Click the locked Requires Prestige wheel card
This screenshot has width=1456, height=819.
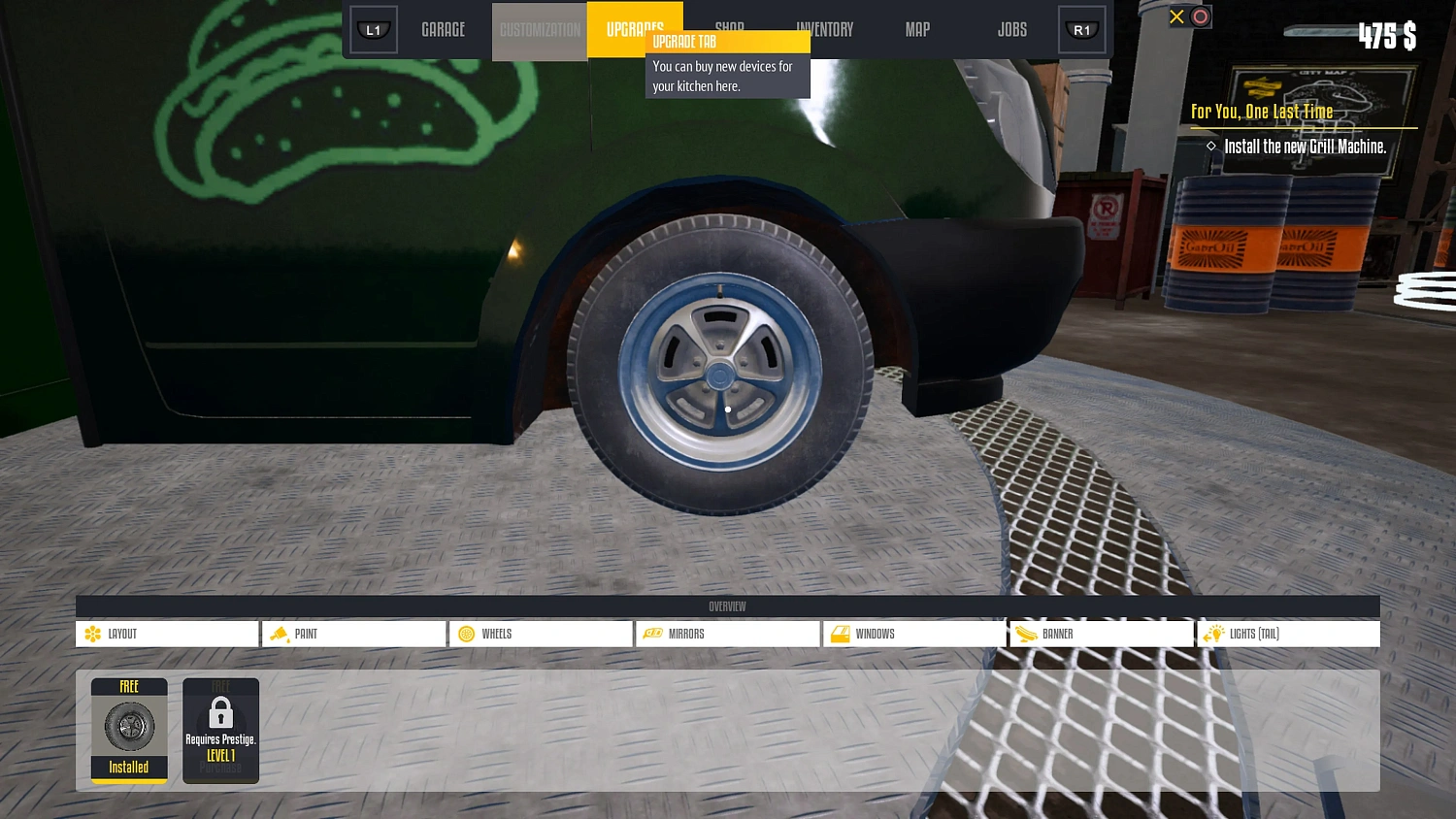tap(220, 731)
